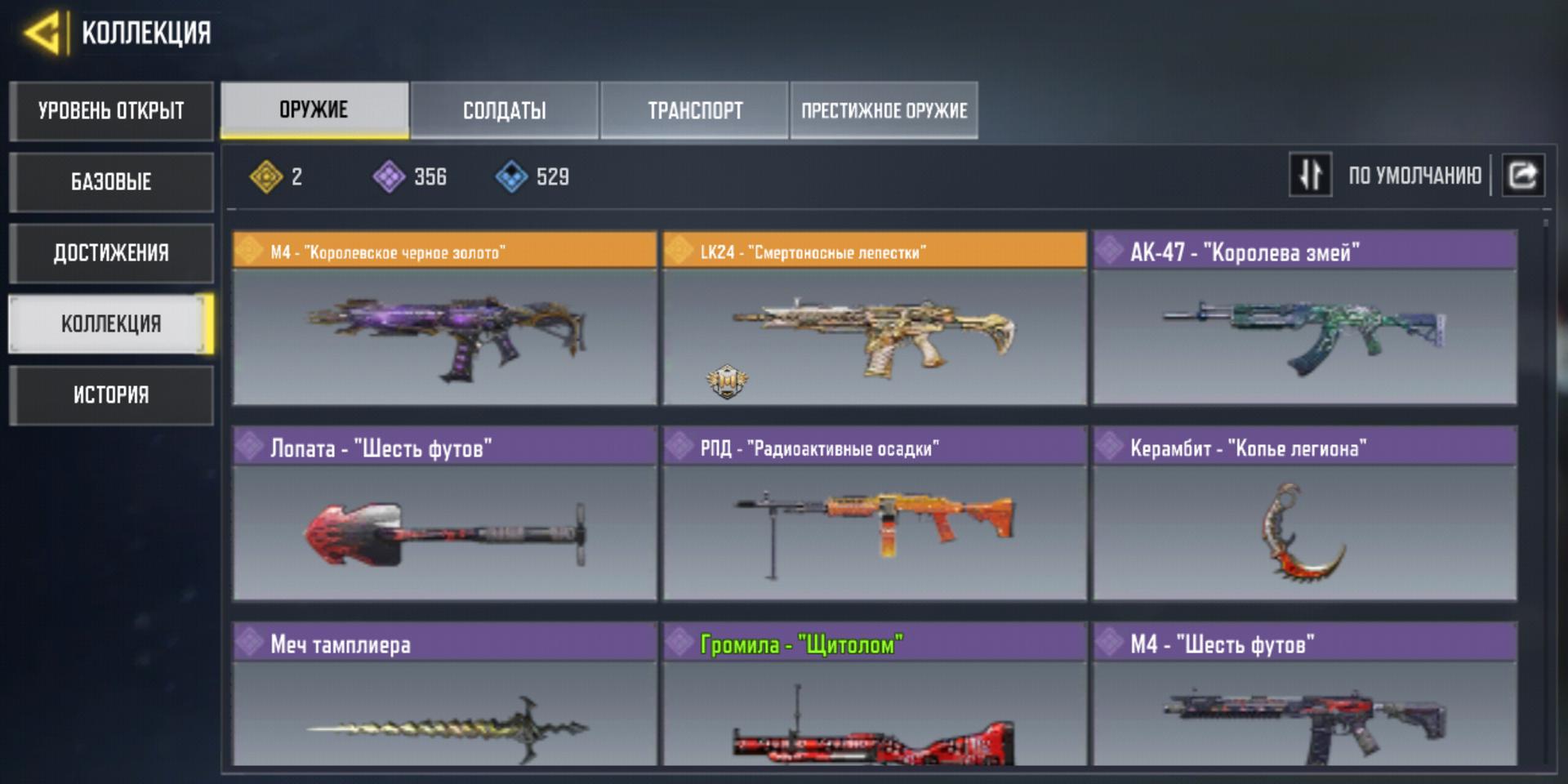Open the По умолчанию sorting dropdown

[1414, 176]
